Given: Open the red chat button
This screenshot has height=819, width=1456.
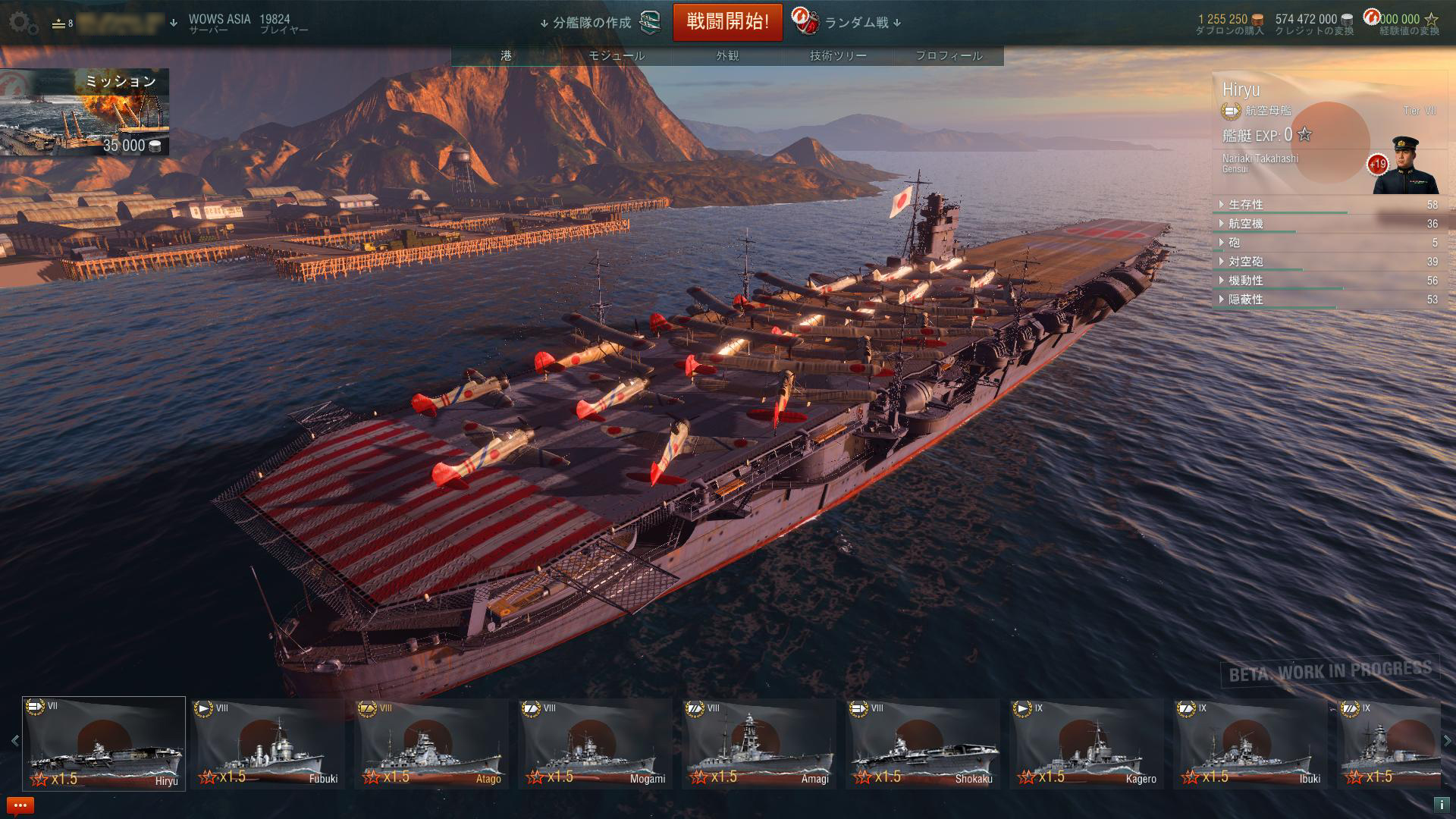Looking at the screenshot, I should click(20, 805).
